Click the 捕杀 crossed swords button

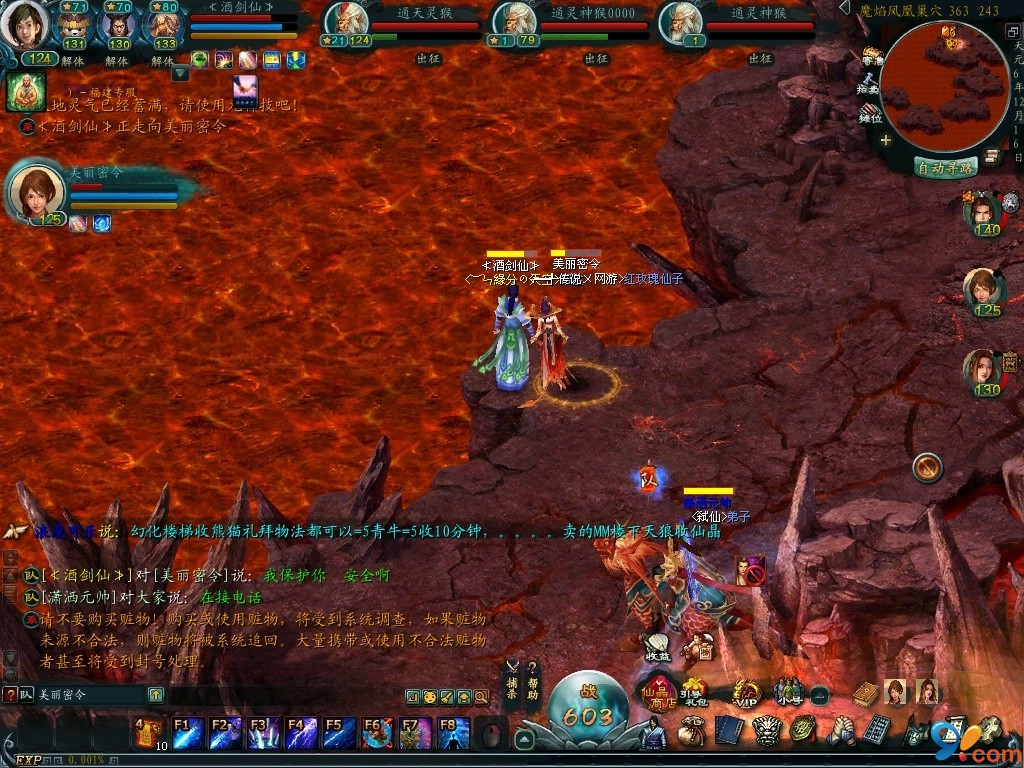[x=512, y=680]
